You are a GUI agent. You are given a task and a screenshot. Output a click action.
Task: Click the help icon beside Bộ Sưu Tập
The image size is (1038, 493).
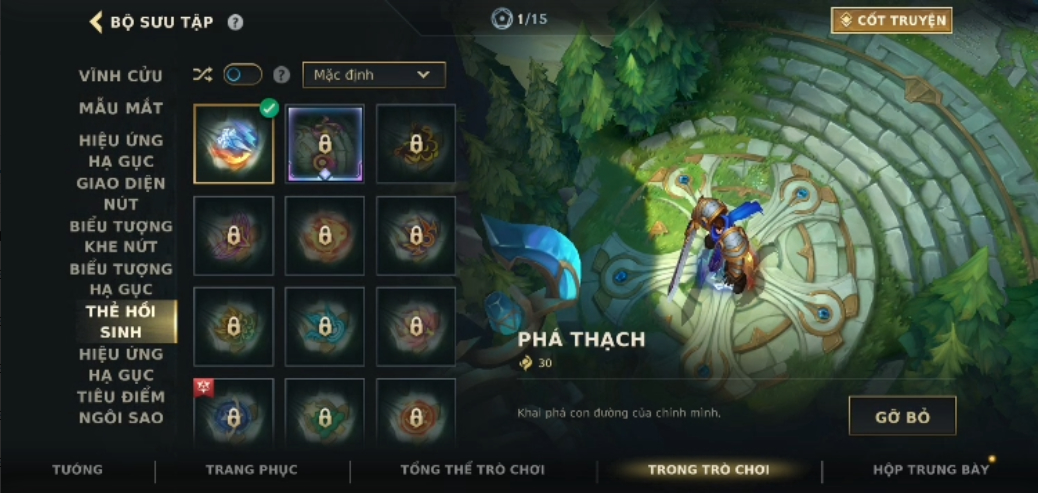pyautogui.click(x=235, y=22)
